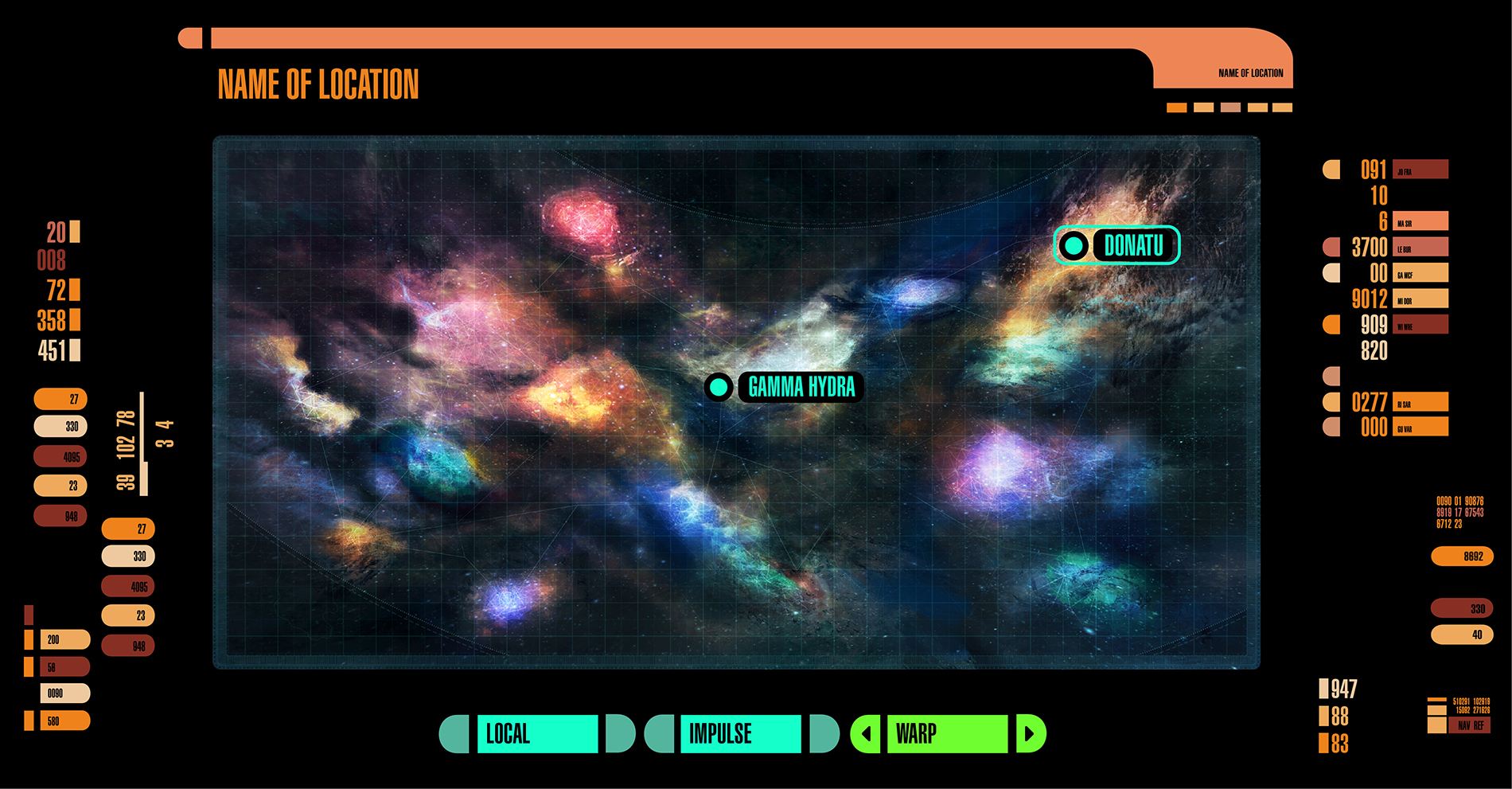
Task: Choose the dark red 58 pill
Action: tap(64, 667)
